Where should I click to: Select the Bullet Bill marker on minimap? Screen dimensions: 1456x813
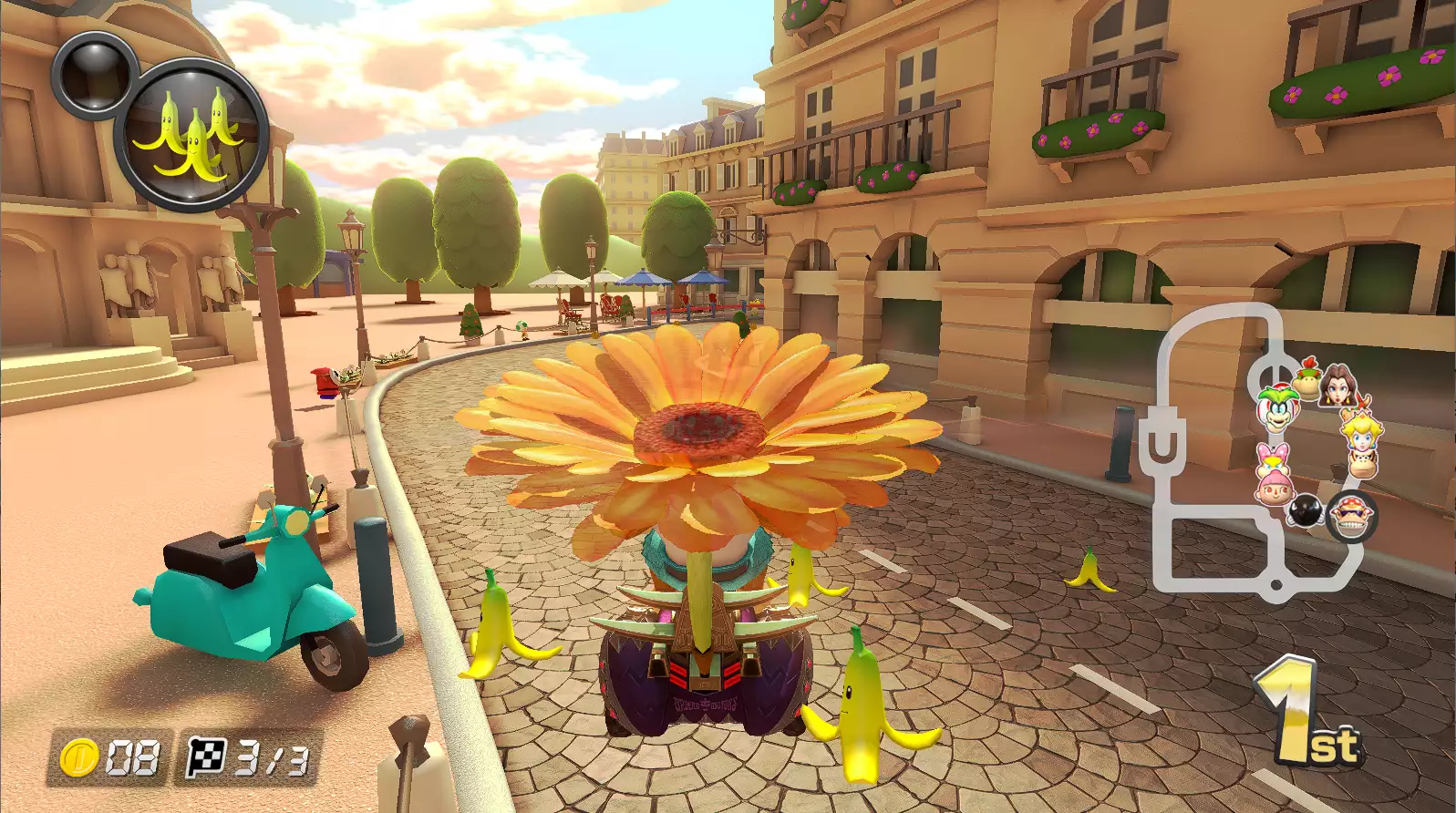click(1305, 510)
